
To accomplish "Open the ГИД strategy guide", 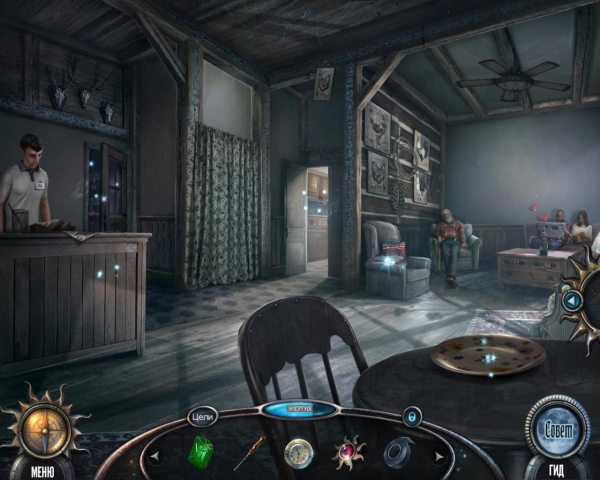I will tap(560, 470).
